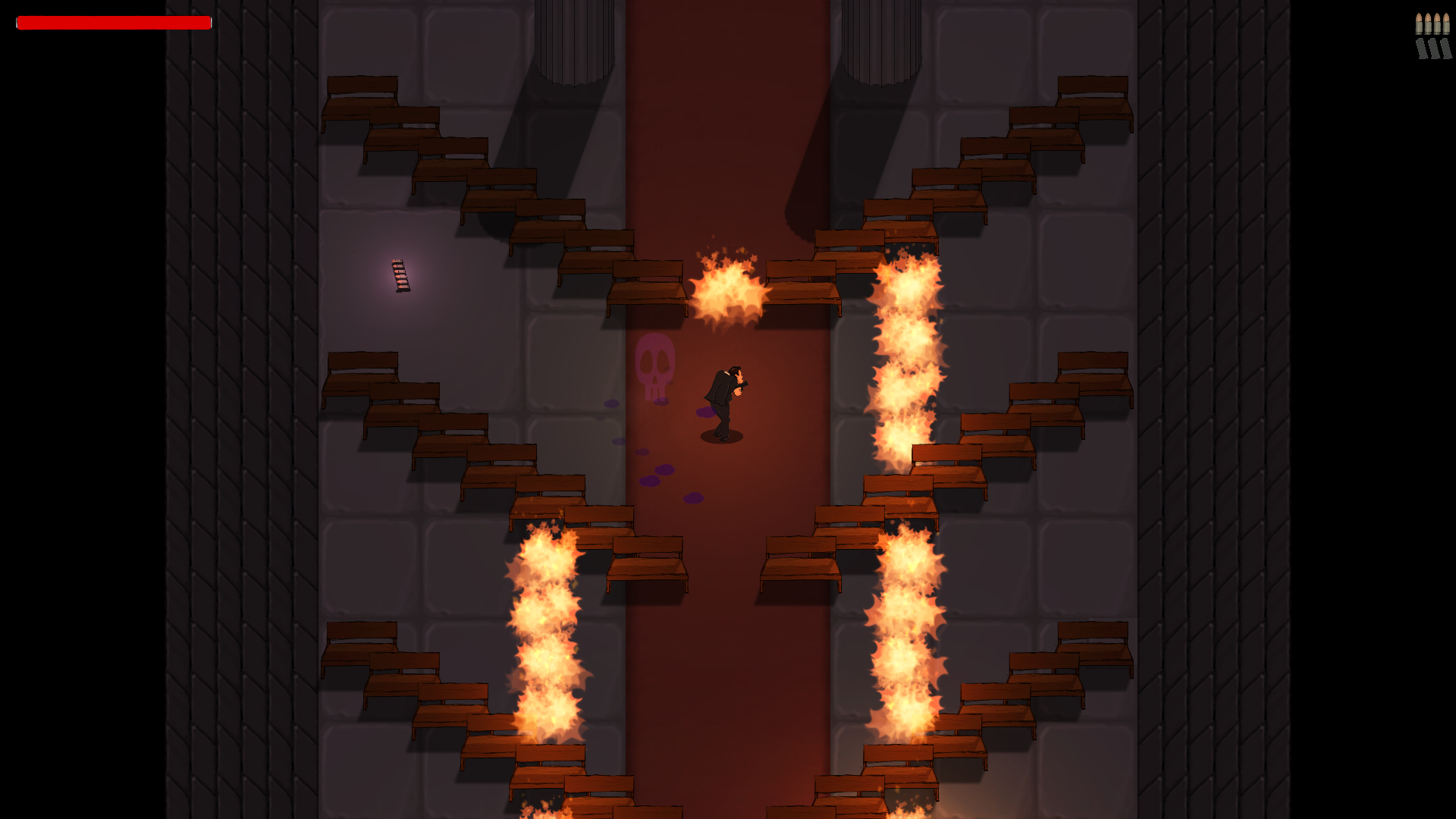Select the fourth bullet in the ammo row
This screenshot has width=1456, height=819.
pos(1446,23)
